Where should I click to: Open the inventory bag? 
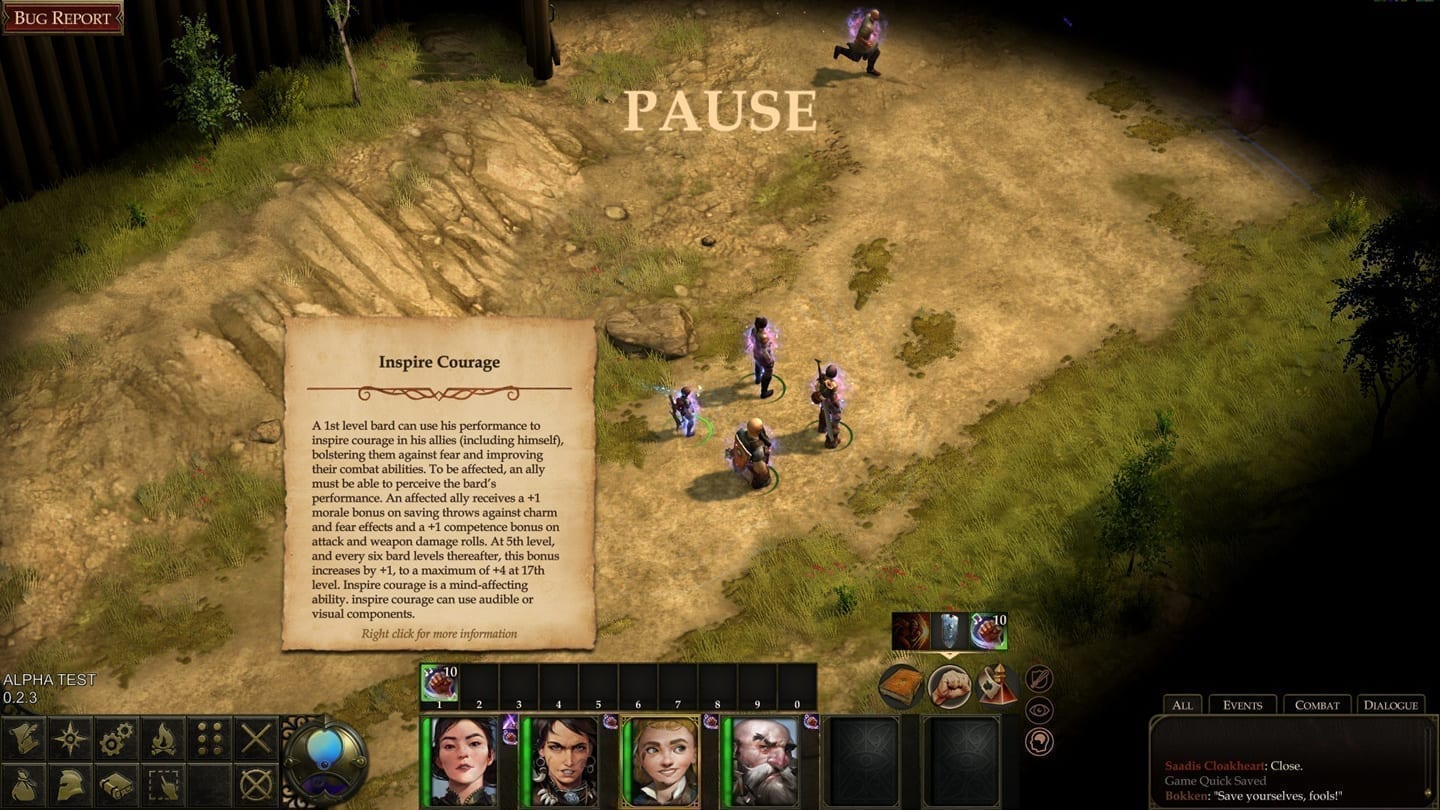(x=23, y=785)
